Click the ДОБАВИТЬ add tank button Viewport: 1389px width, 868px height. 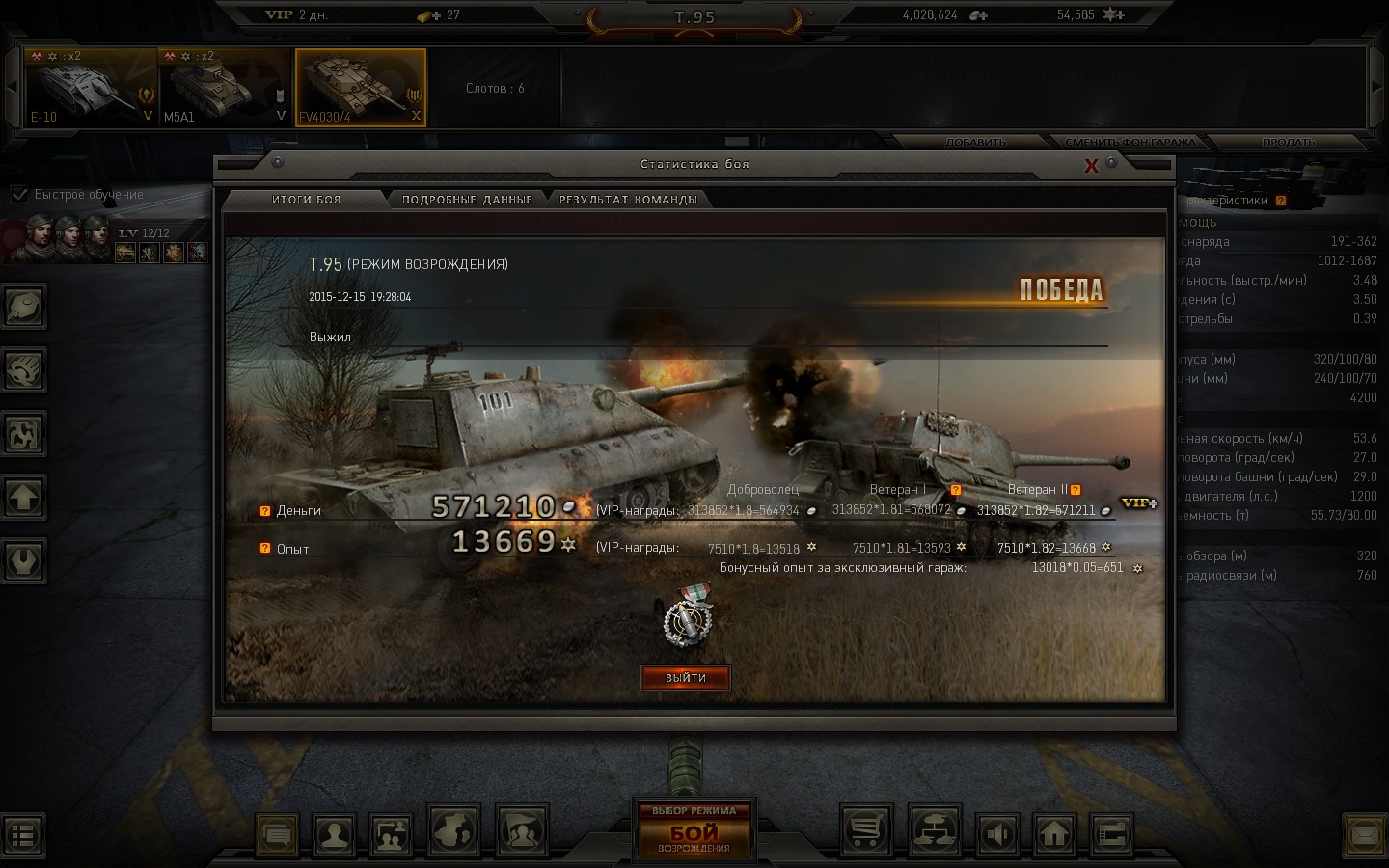pyautogui.click(x=976, y=143)
